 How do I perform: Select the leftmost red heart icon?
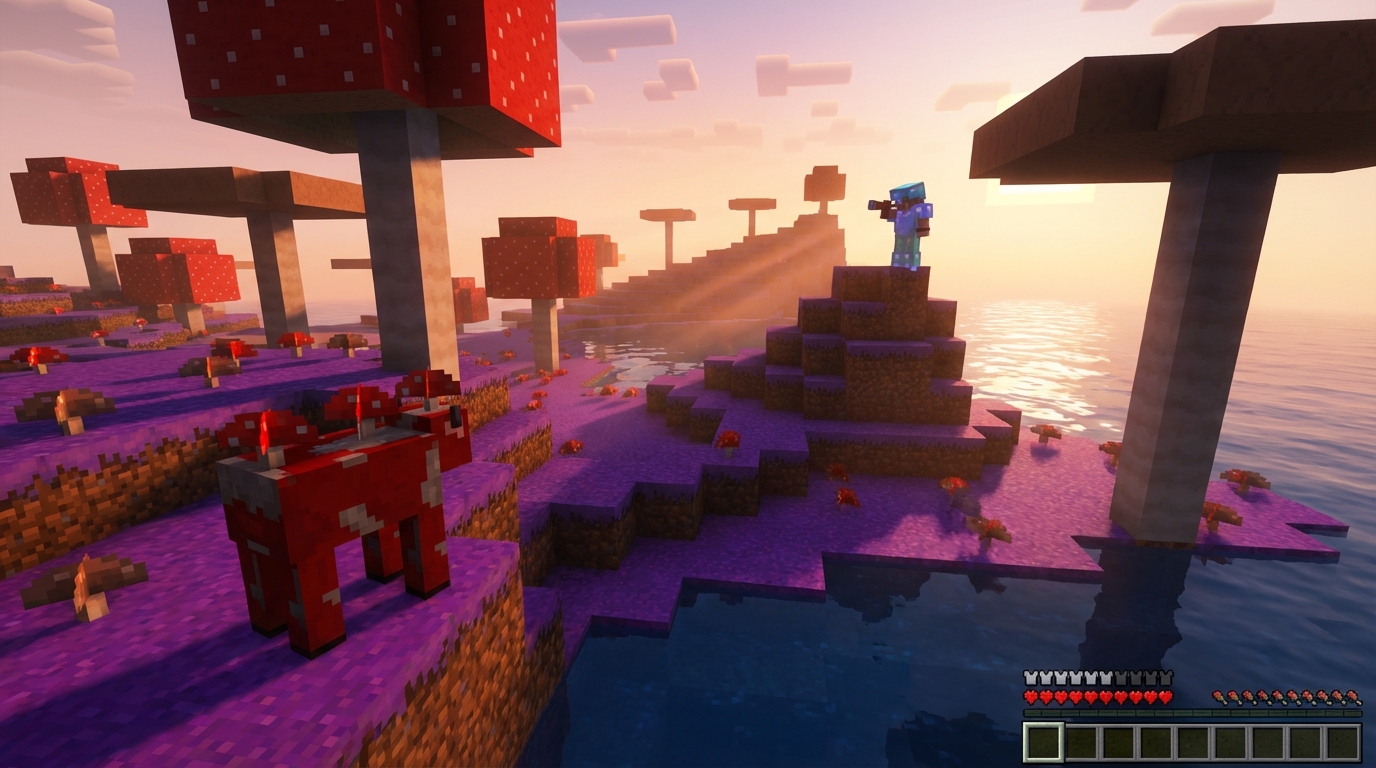(1030, 696)
